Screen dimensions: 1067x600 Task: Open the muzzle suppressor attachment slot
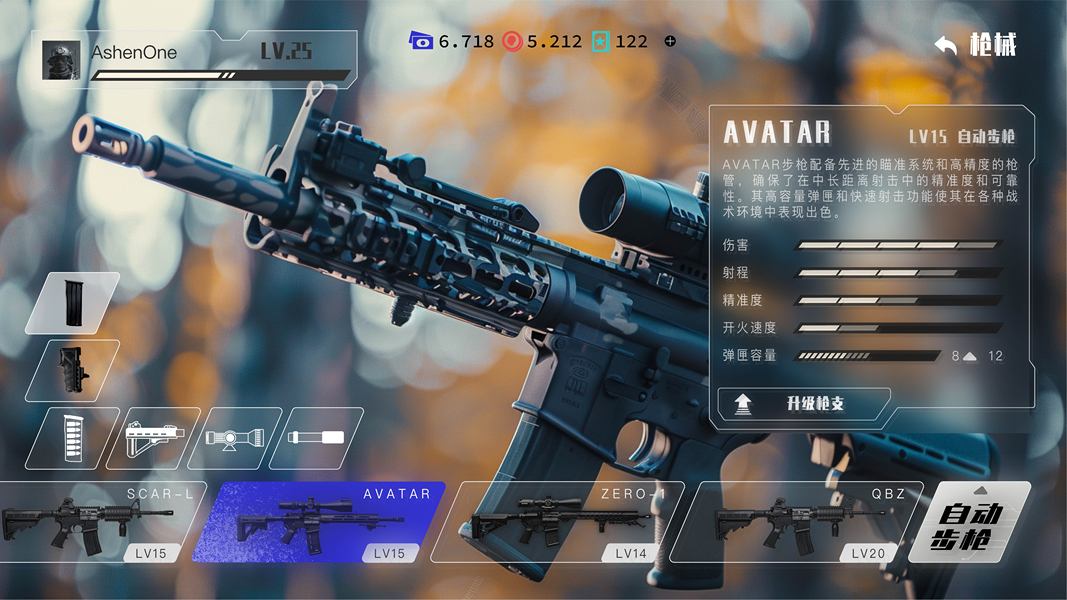(x=316, y=438)
